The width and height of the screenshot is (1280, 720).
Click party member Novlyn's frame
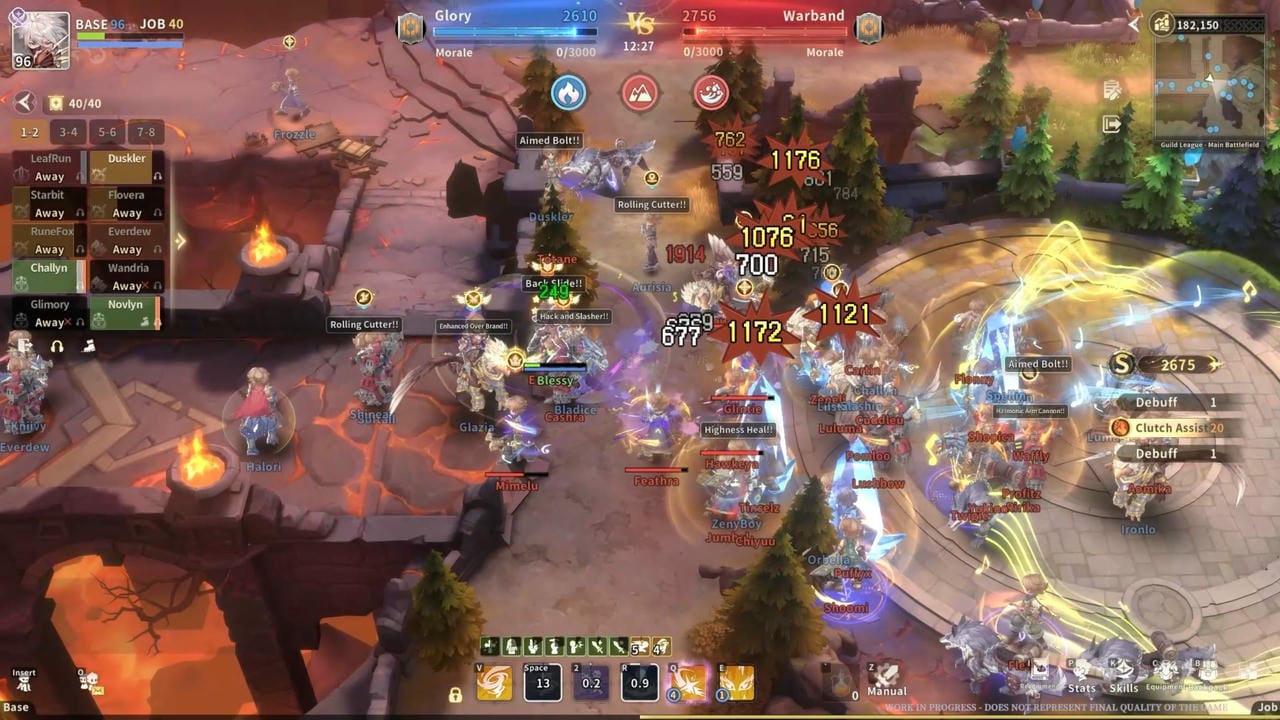click(127, 313)
